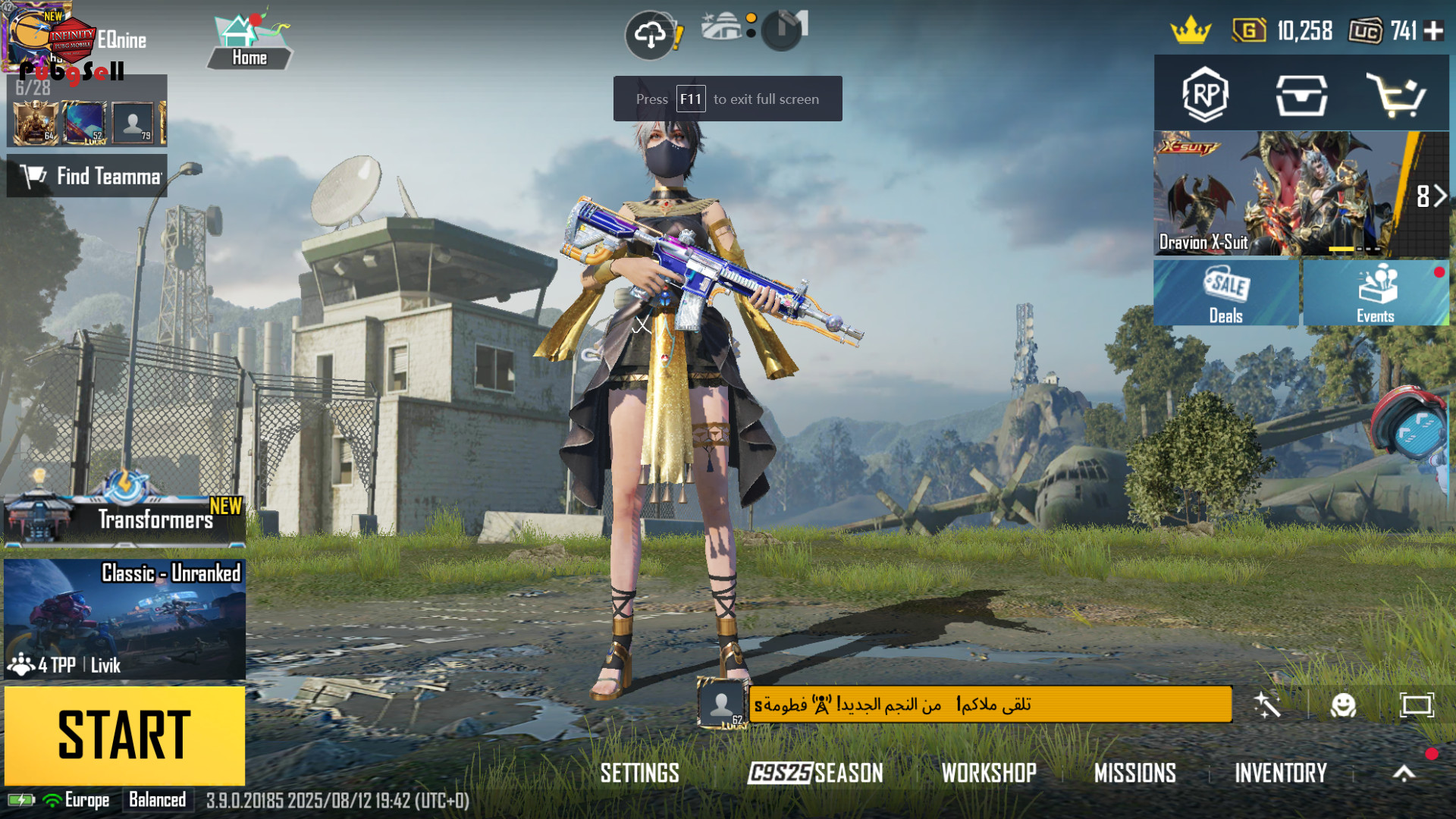Open the Deals sale tile
The height and width of the screenshot is (819, 1456).
1225,293
